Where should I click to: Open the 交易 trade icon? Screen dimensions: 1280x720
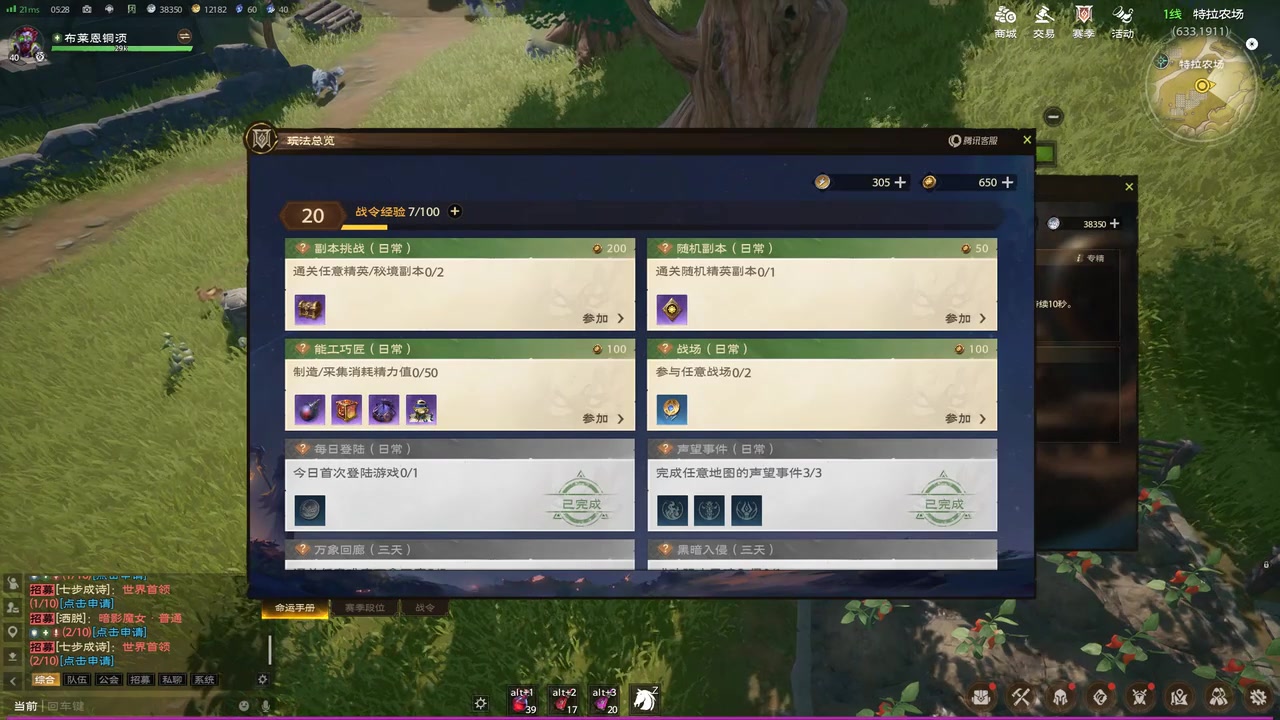[1043, 20]
